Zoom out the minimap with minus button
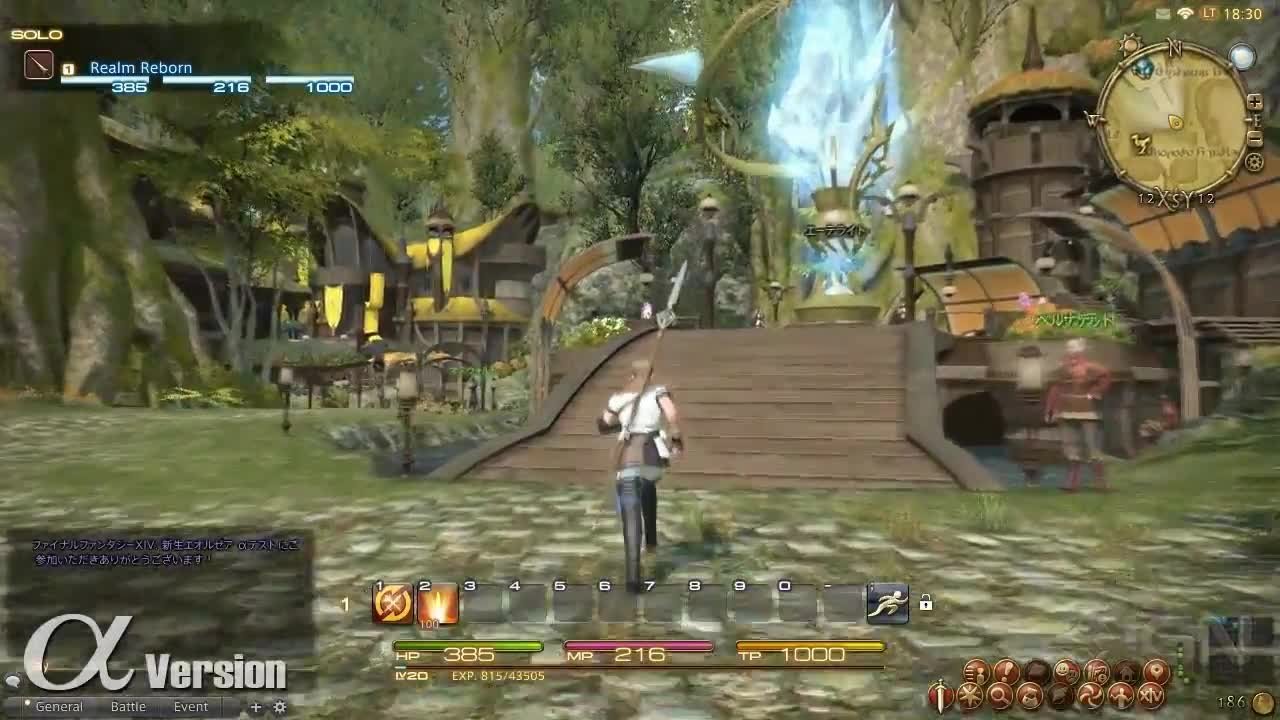This screenshot has height=720, width=1280. [1255, 137]
